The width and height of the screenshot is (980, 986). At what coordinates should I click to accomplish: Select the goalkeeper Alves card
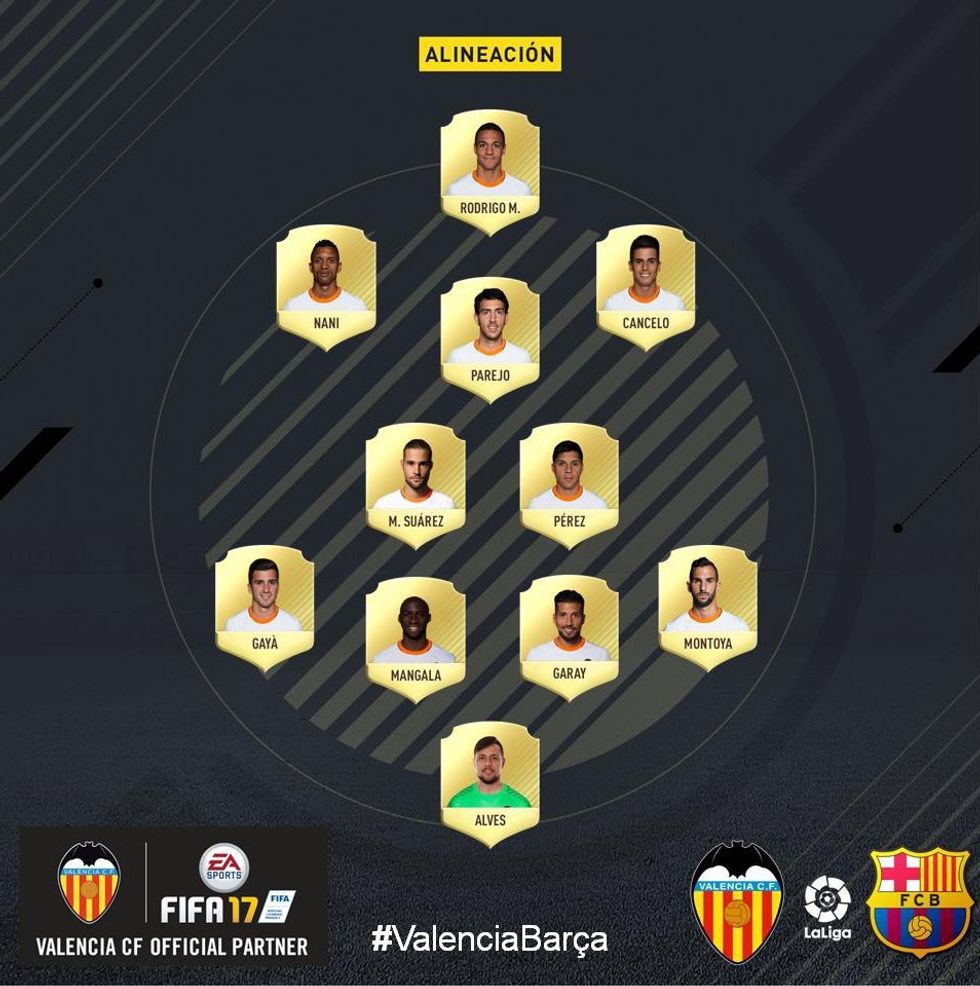click(490, 783)
